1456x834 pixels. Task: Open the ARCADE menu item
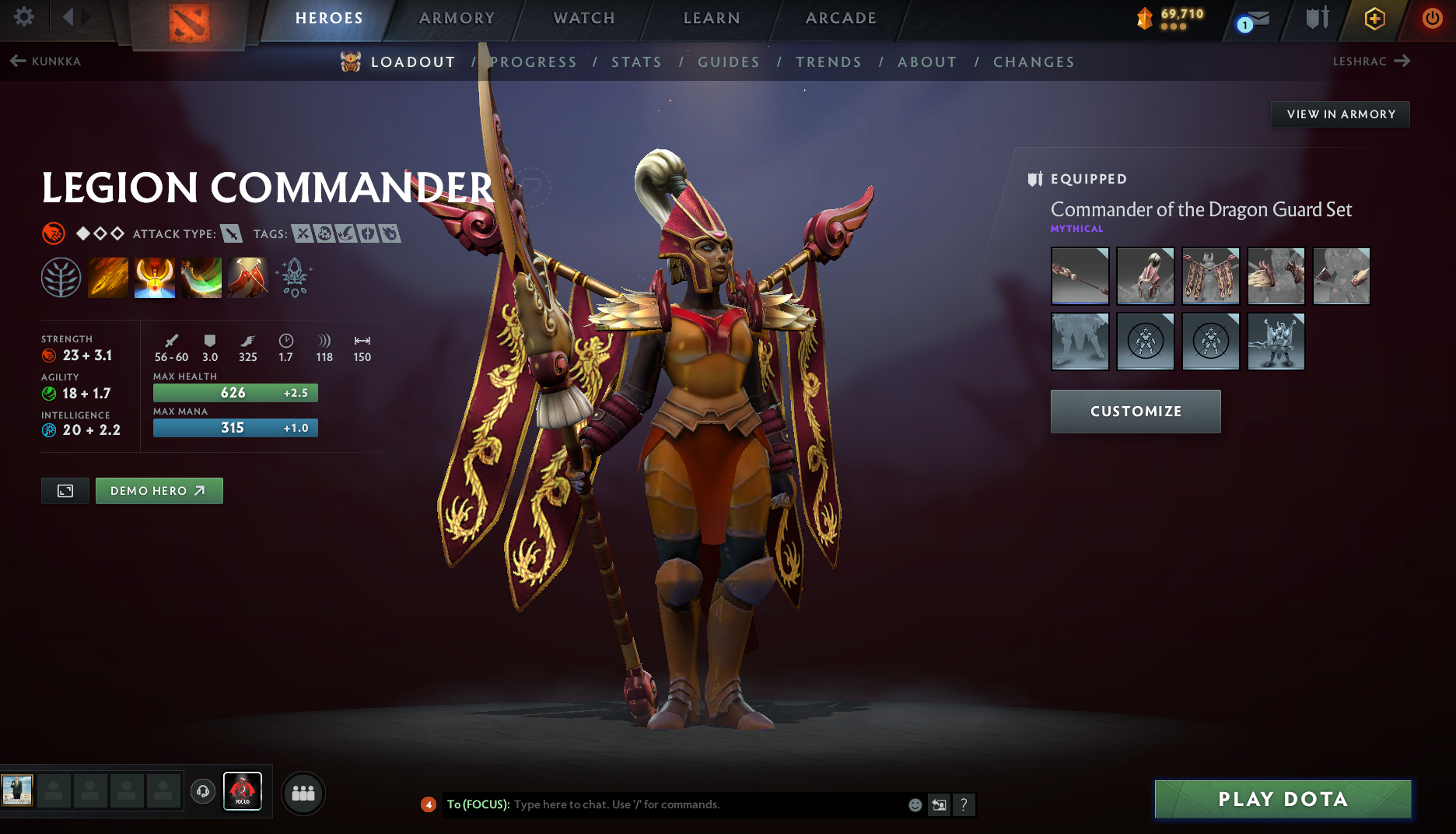pos(841,18)
